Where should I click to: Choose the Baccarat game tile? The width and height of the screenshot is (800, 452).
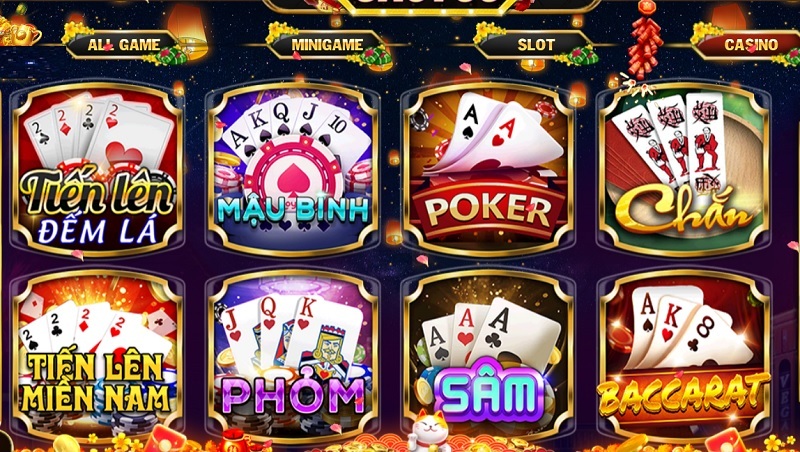coord(683,350)
